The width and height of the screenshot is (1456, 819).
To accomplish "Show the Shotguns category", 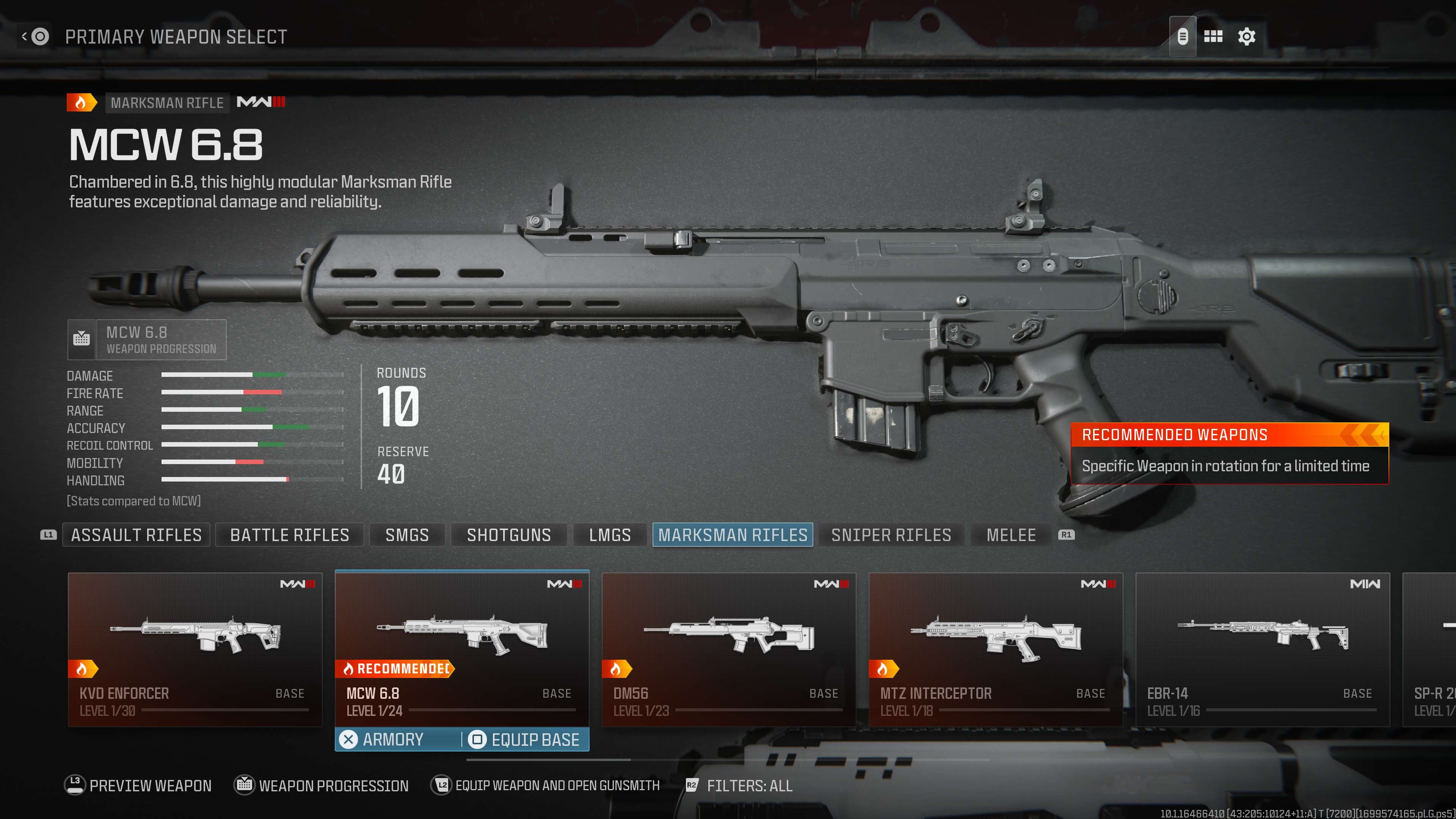I will click(509, 535).
